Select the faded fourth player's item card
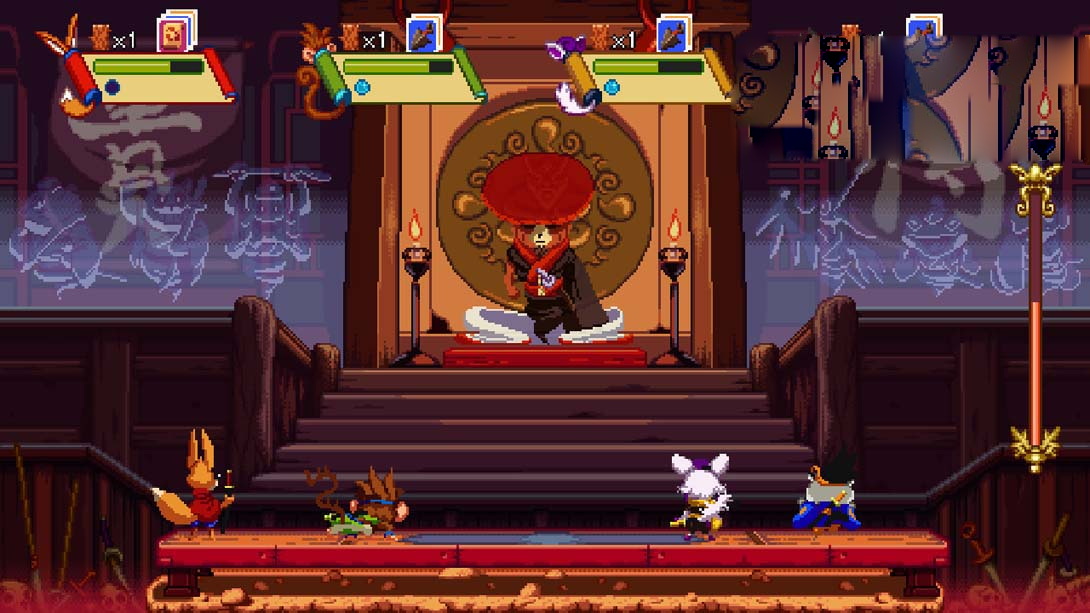Viewport: 1090px width, 613px height. tap(924, 32)
